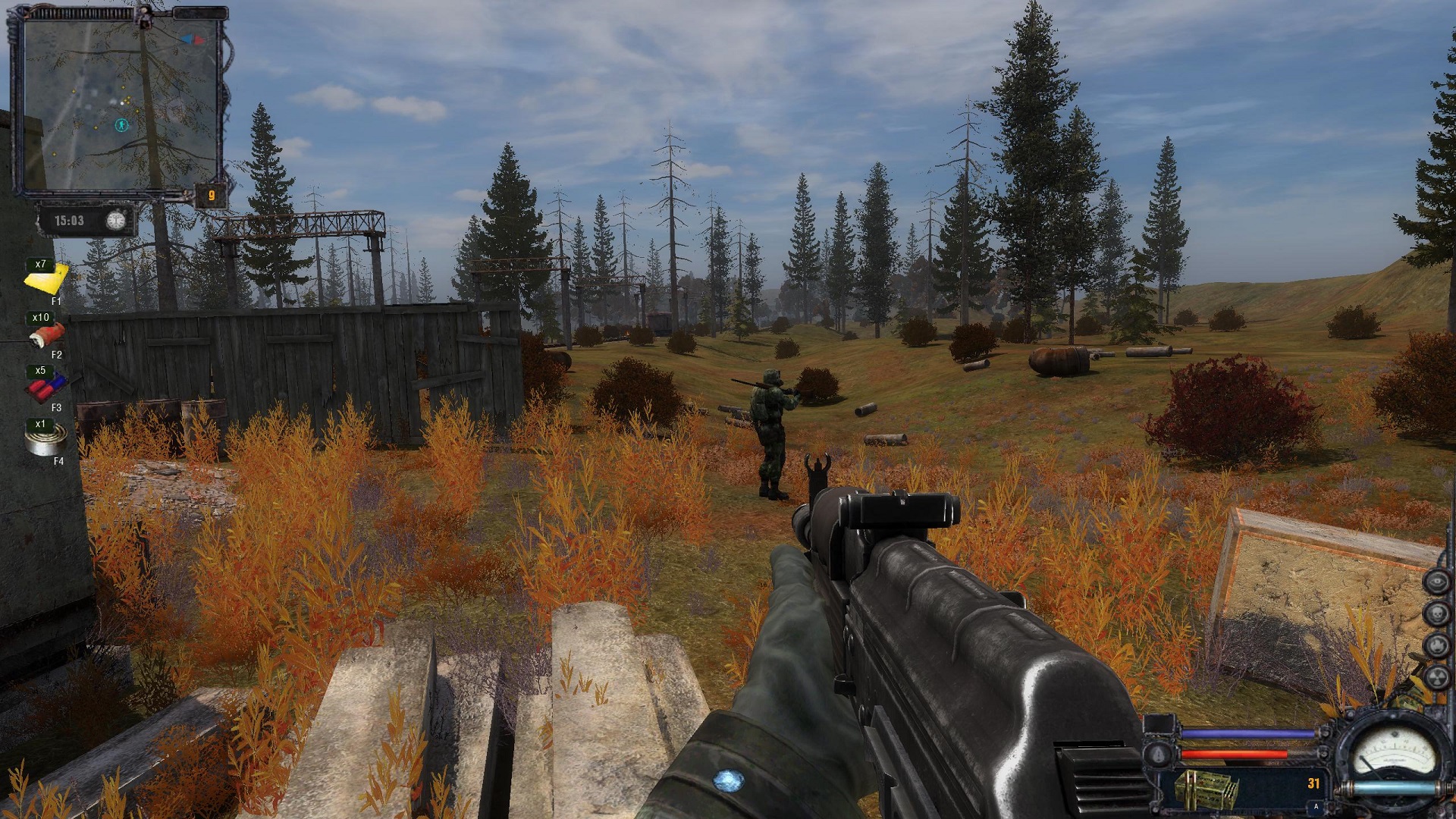Screen dimensions: 1456x819
Task: Select the ammo box icon
Action: click(x=1206, y=789)
